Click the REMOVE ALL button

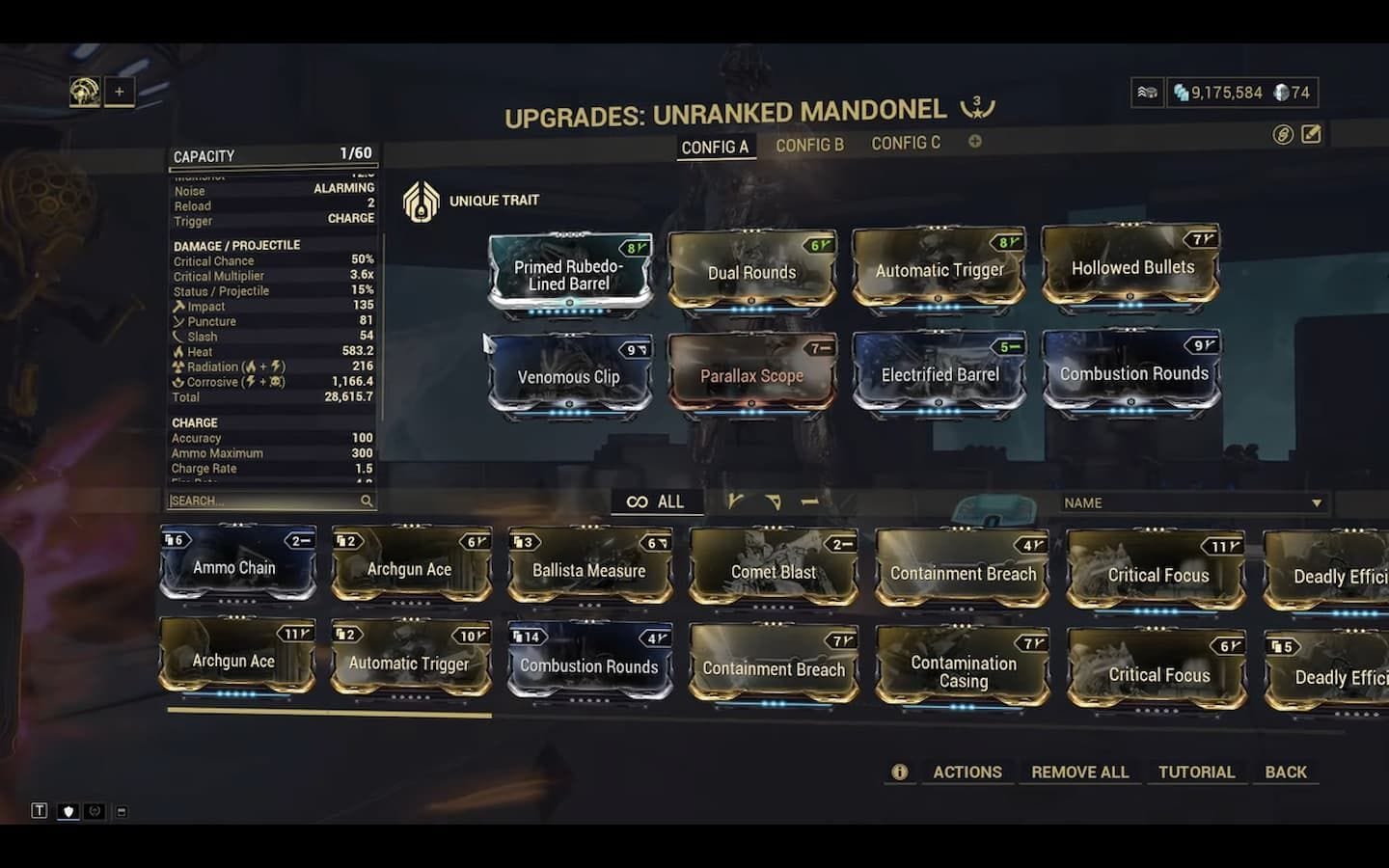coord(1079,772)
